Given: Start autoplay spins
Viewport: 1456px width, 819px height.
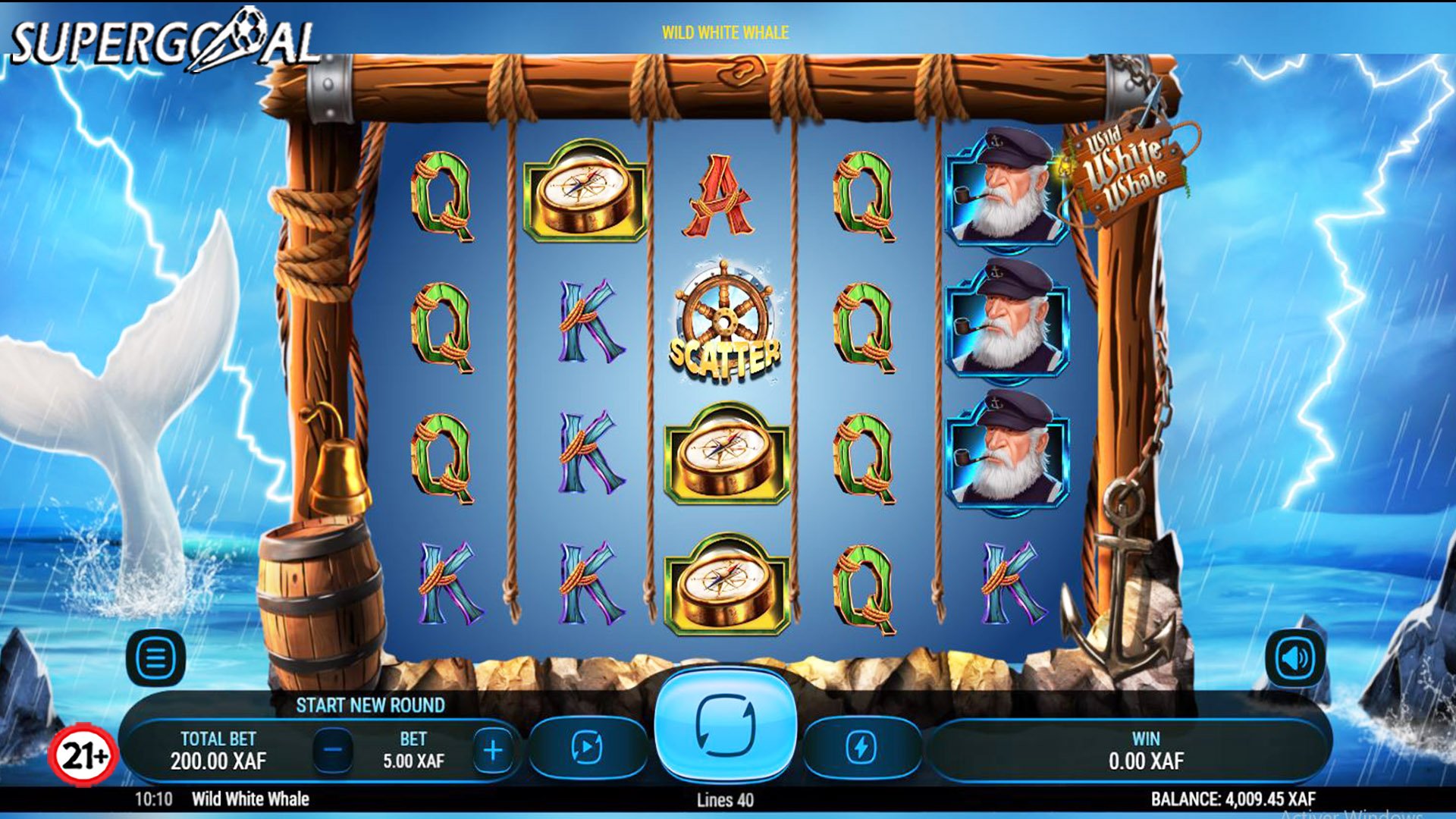Looking at the screenshot, I should [586, 748].
